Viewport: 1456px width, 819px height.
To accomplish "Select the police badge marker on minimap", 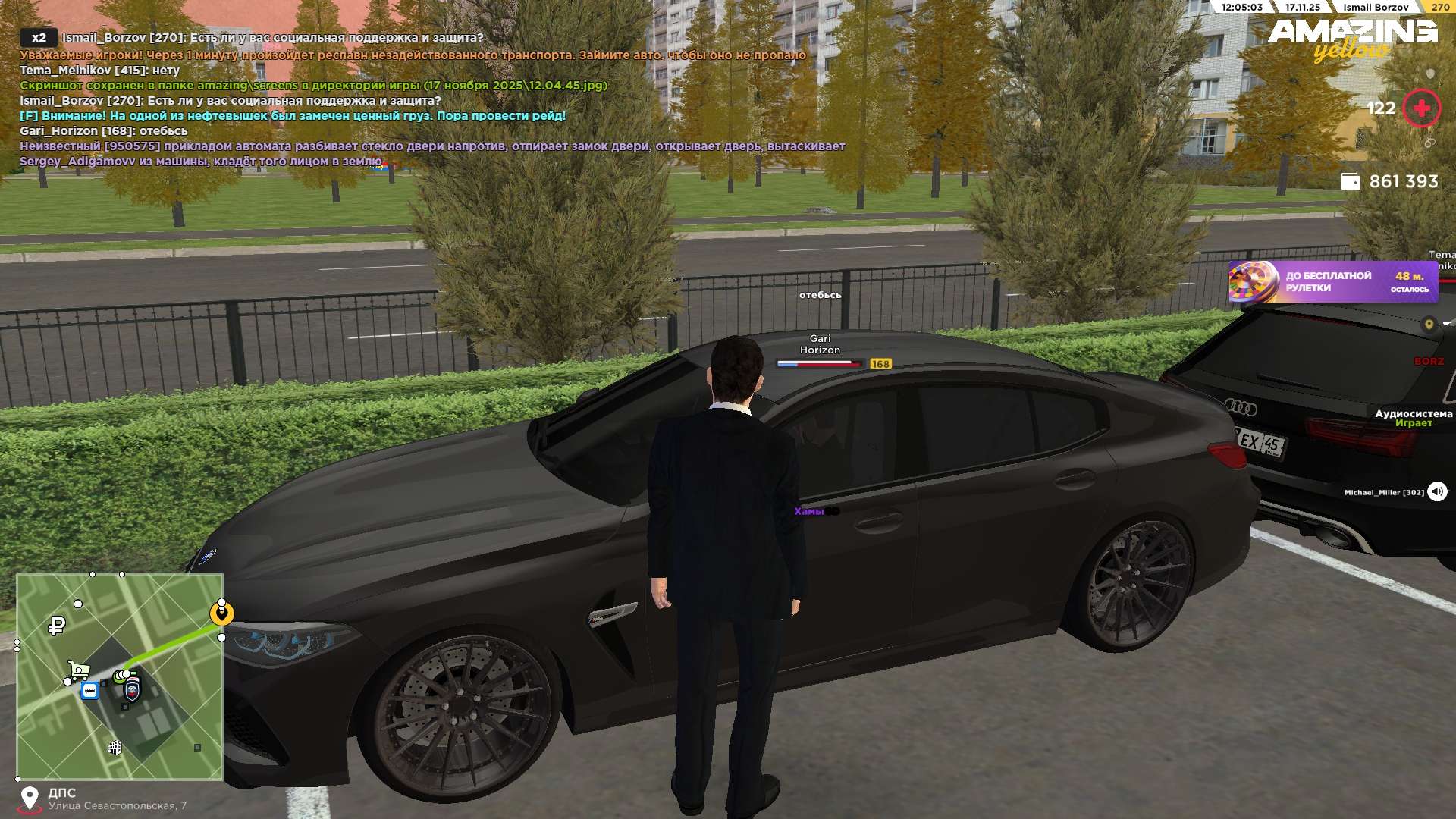I will pyautogui.click(x=133, y=690).
